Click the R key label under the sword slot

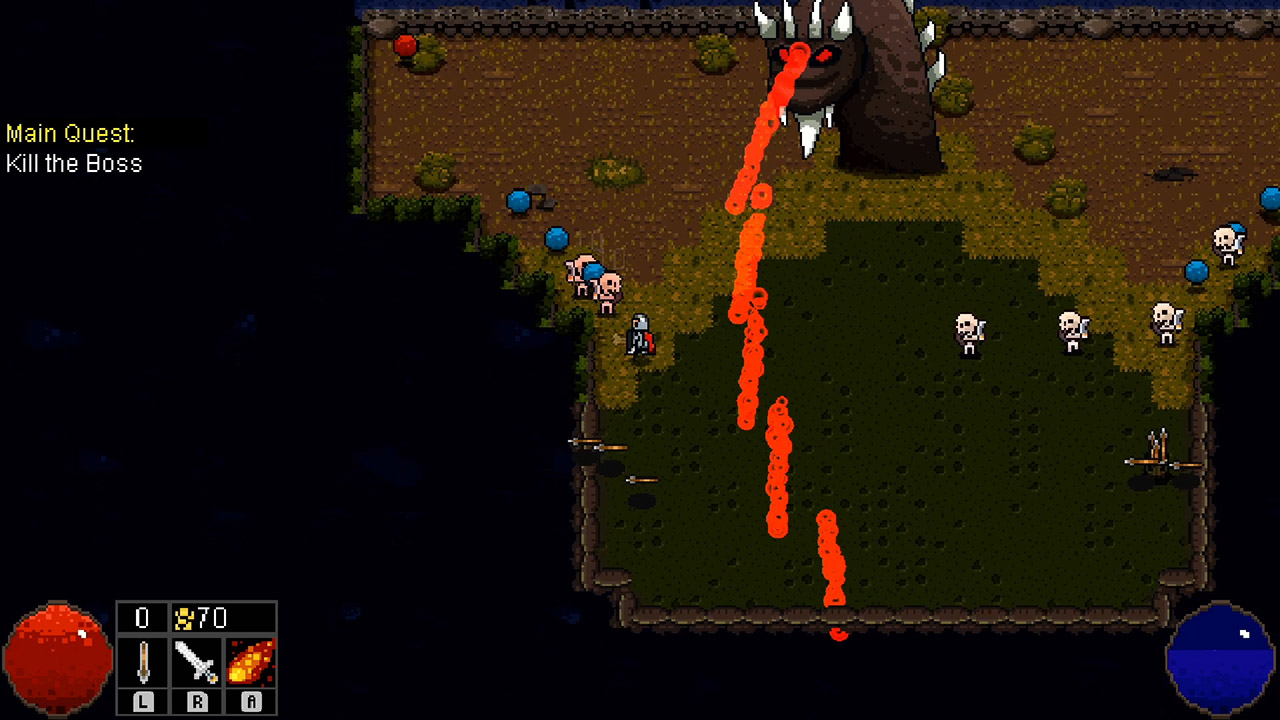pyautogui.click(x=195, y=702)
